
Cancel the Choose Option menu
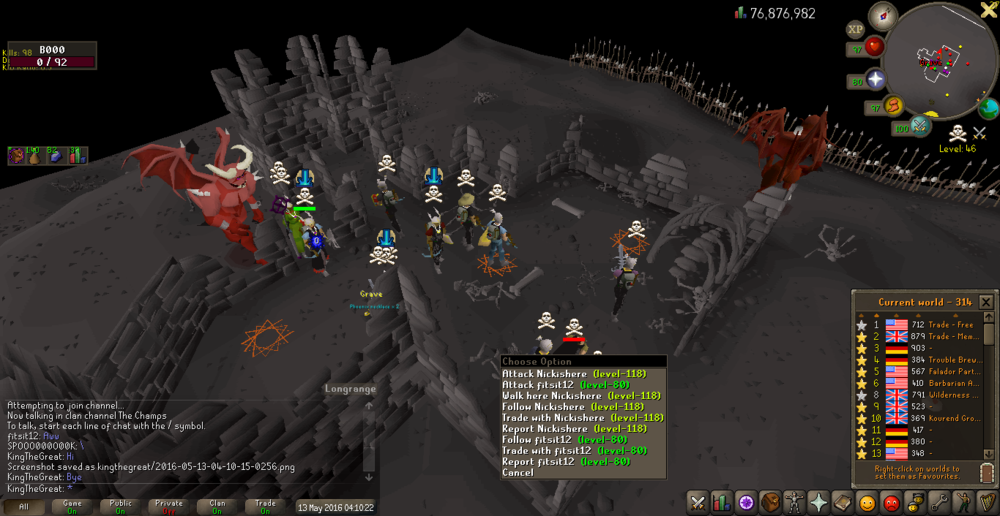click(x=518, y=472)
